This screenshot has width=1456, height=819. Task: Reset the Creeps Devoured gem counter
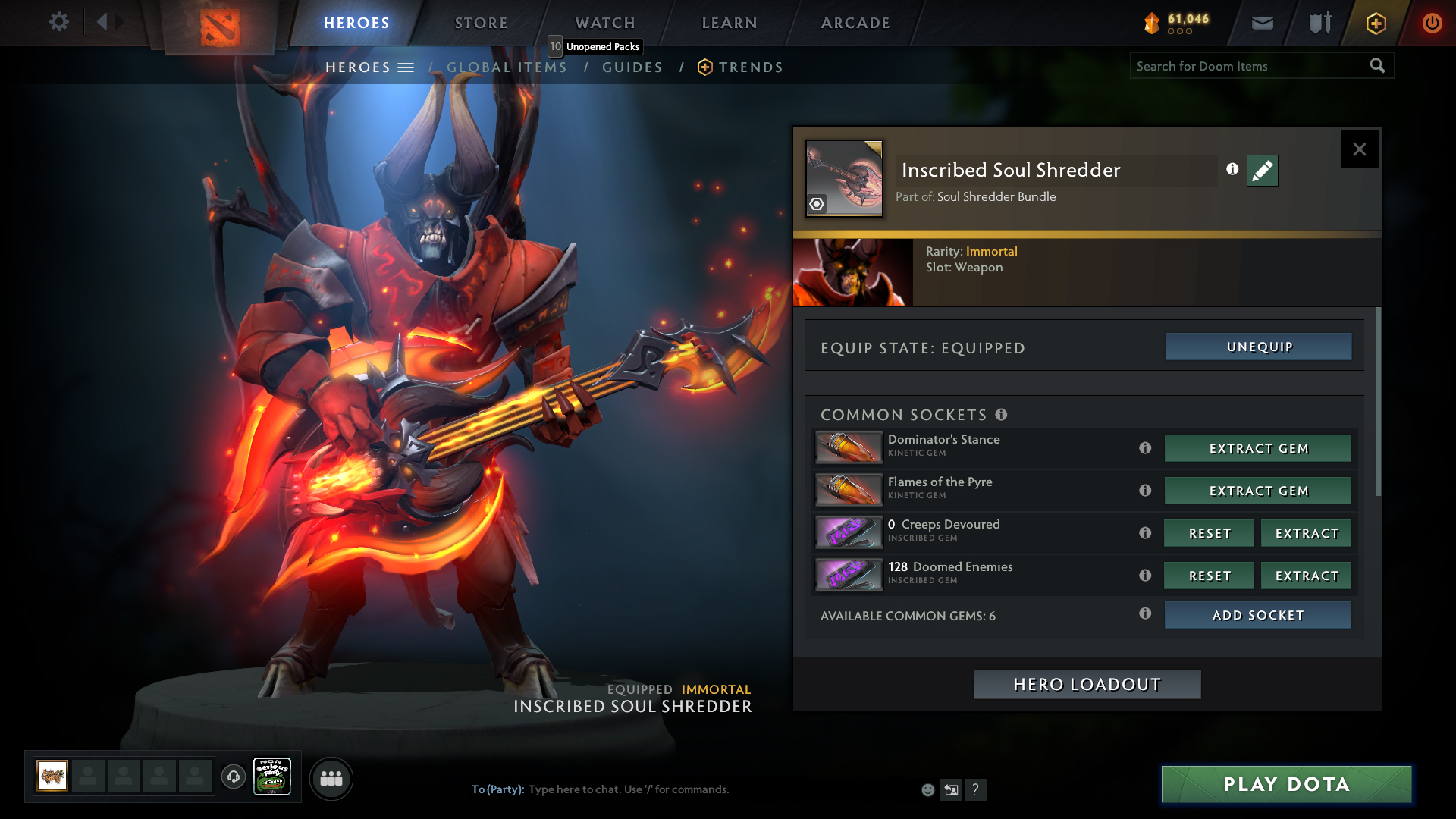tap(1209, 533)
